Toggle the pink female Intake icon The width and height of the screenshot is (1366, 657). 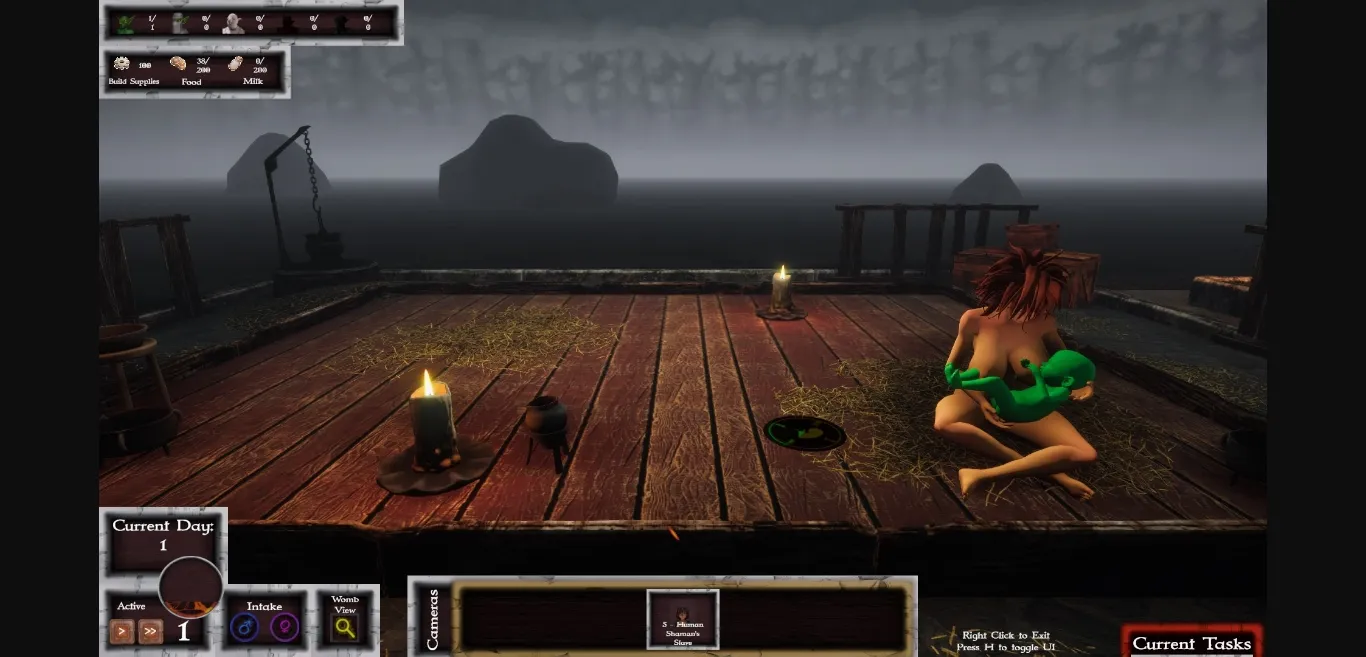pyautogui.click(x=284, y=628)
